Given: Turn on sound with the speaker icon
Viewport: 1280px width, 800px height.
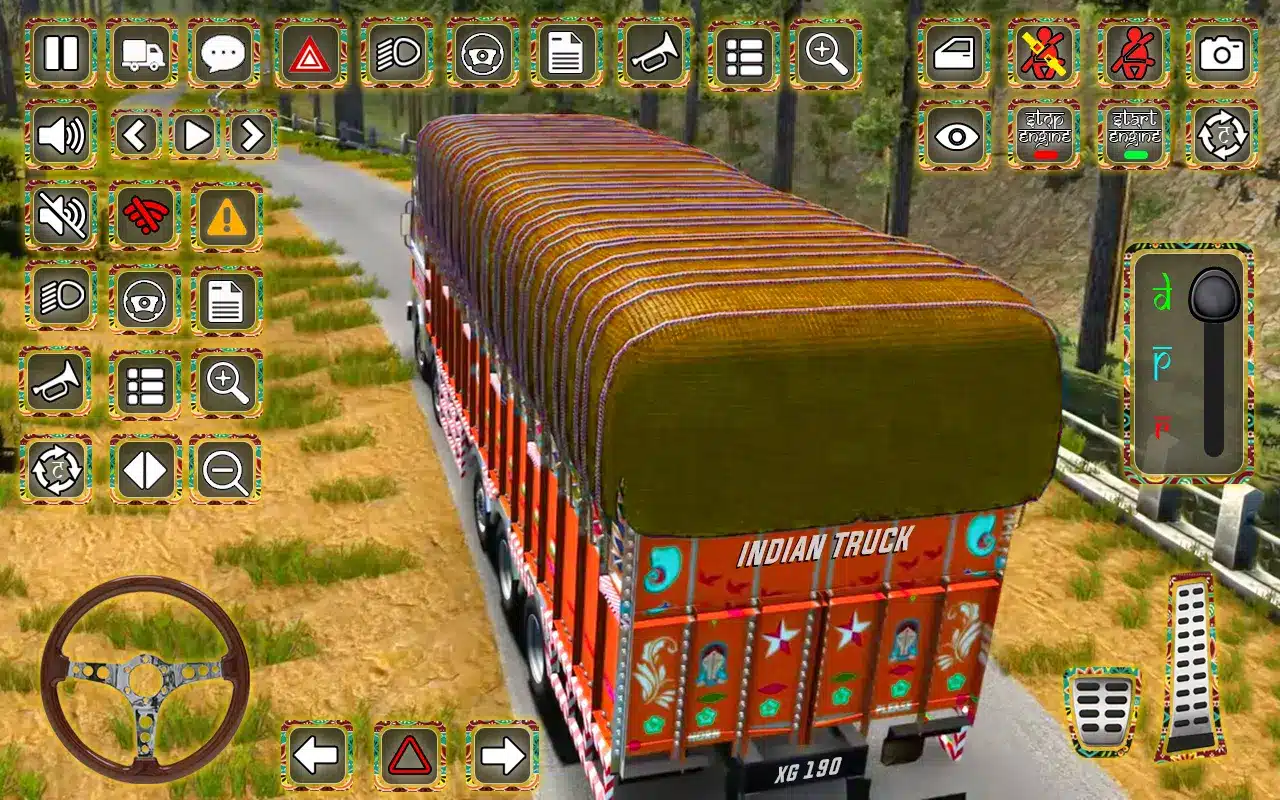Looking at the screenshot, I should (61, 135).
